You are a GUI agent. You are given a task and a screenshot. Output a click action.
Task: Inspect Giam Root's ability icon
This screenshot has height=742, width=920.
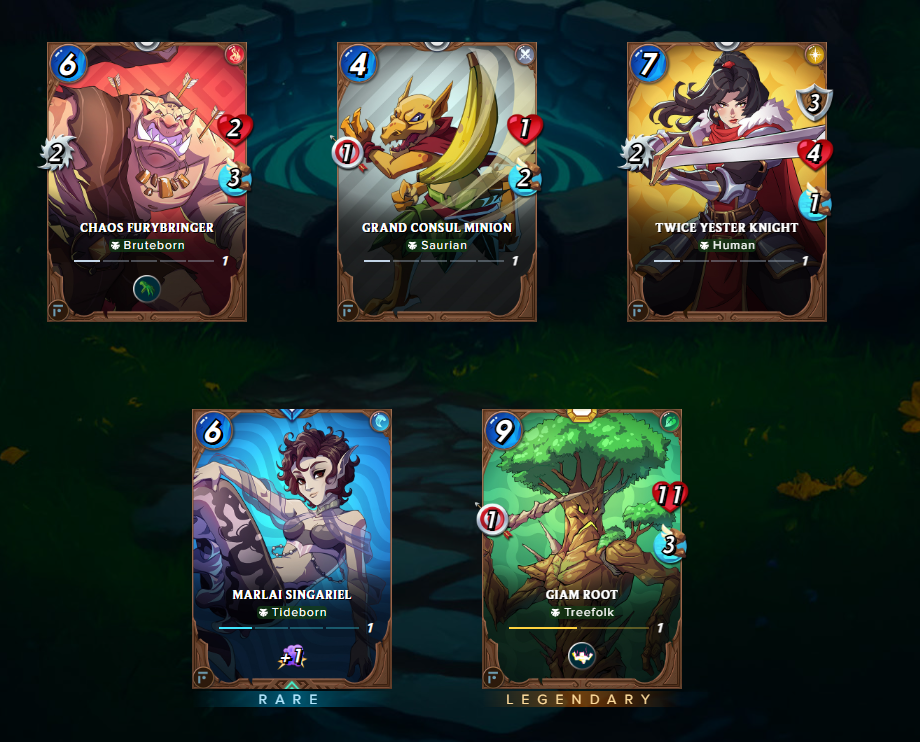pos(582,656)
